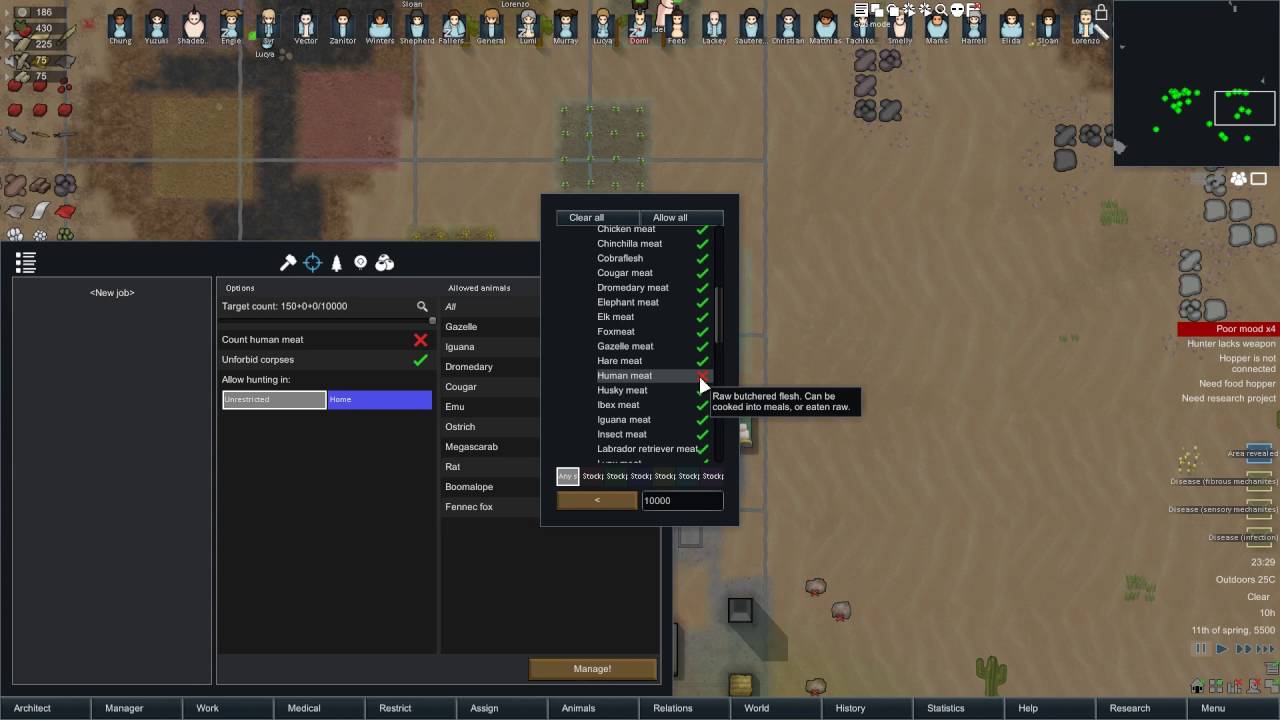
Task: Click the job list icon in Manager window
Action: [26, 261]
